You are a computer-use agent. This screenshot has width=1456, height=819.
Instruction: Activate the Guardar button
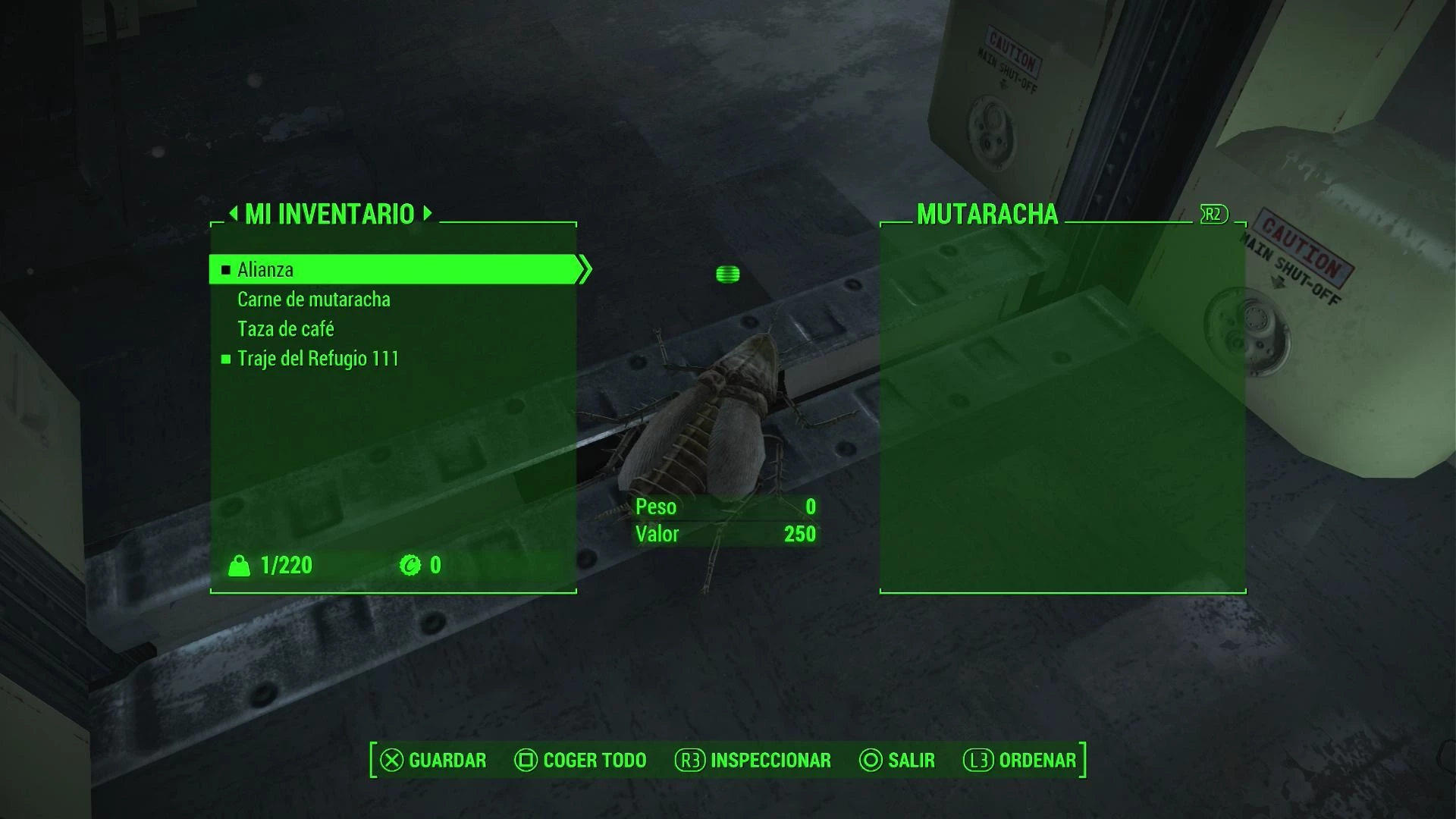(433, 760)
